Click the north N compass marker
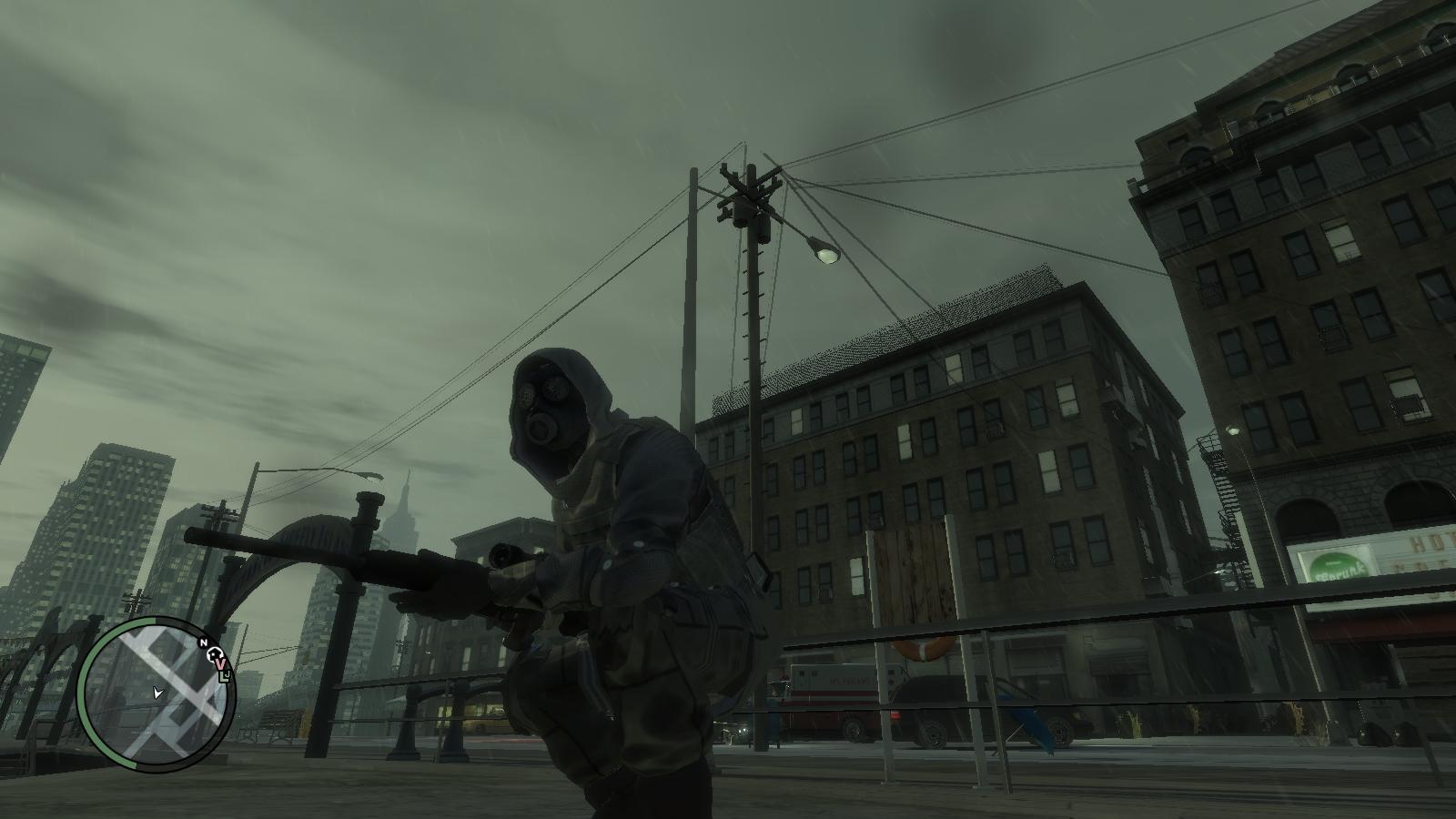Screen dimensions: 1456x819 pos(204,642)
